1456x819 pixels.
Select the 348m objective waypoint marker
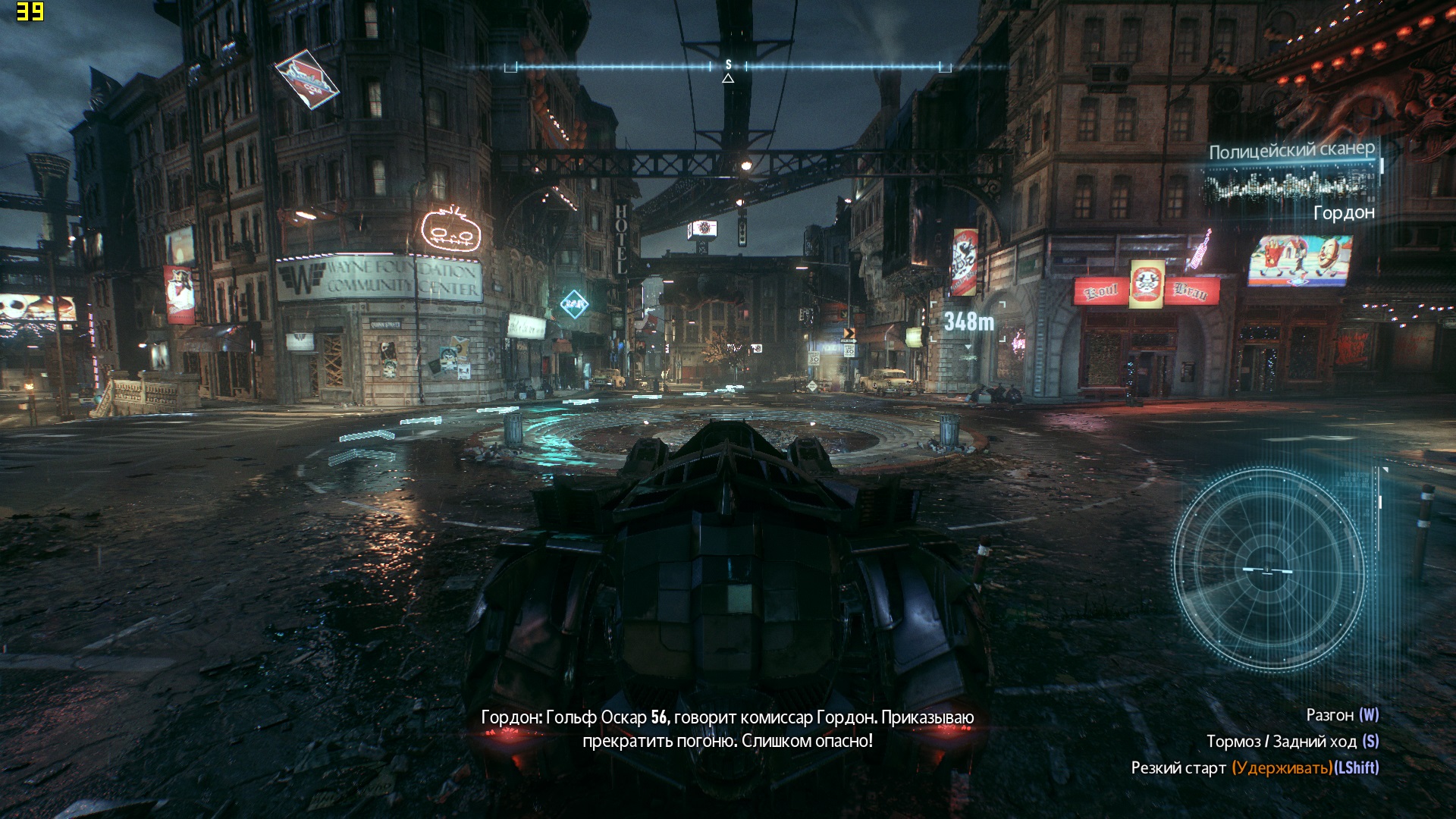click(968, 323)
